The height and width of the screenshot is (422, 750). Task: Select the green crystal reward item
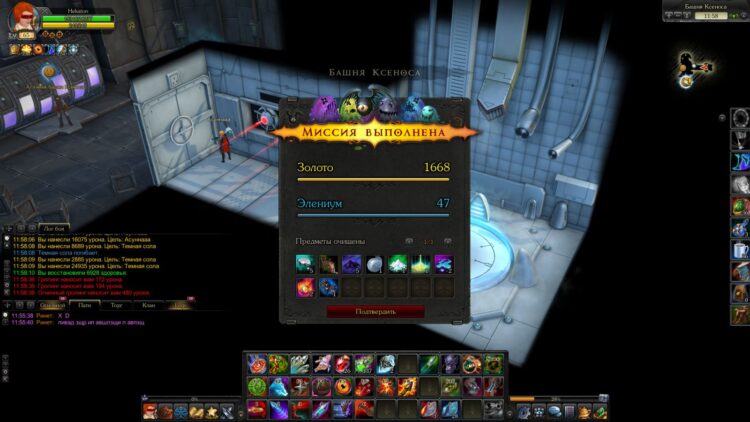[397, 264]
